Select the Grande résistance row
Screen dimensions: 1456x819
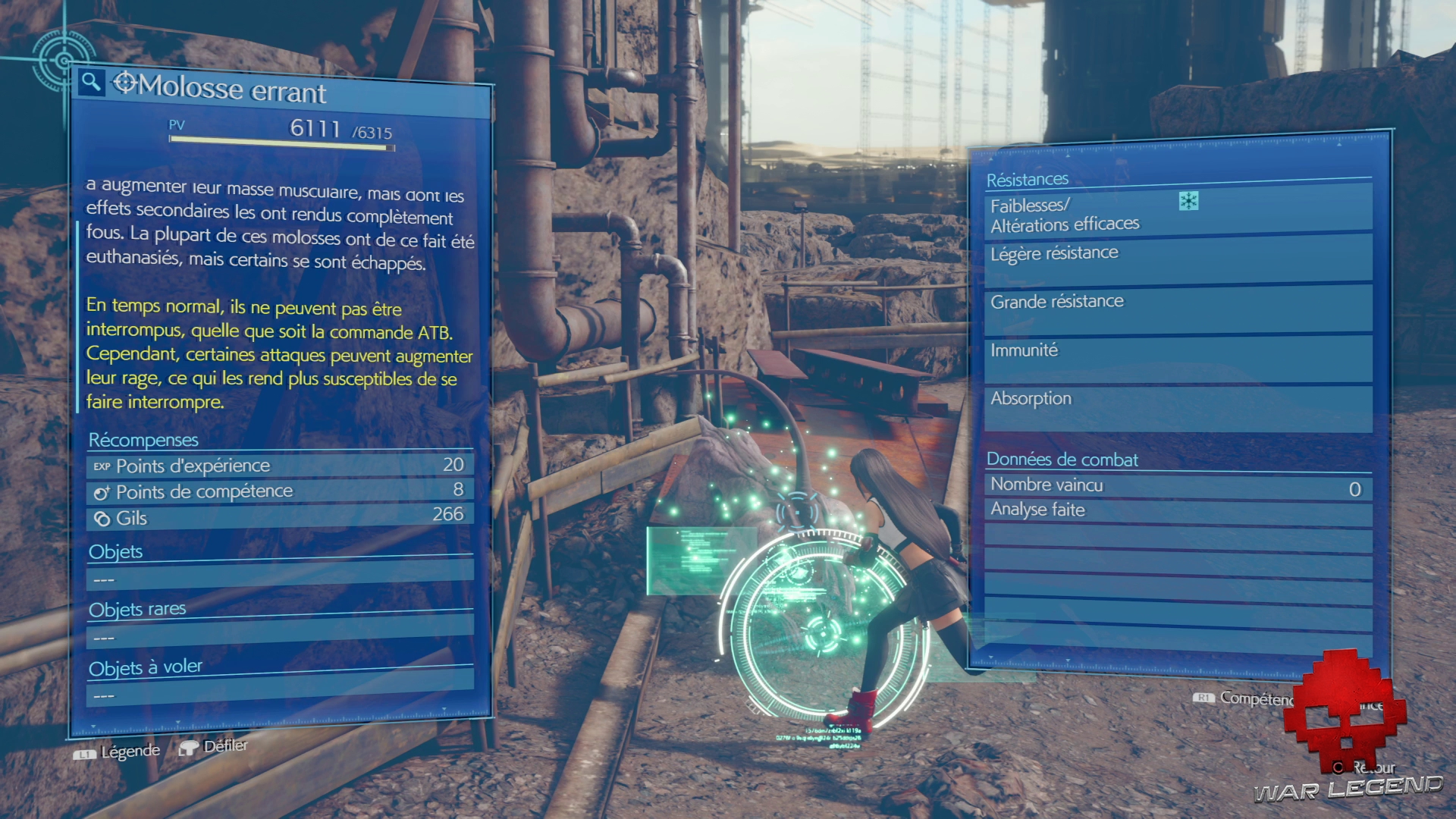point(1177,307)
